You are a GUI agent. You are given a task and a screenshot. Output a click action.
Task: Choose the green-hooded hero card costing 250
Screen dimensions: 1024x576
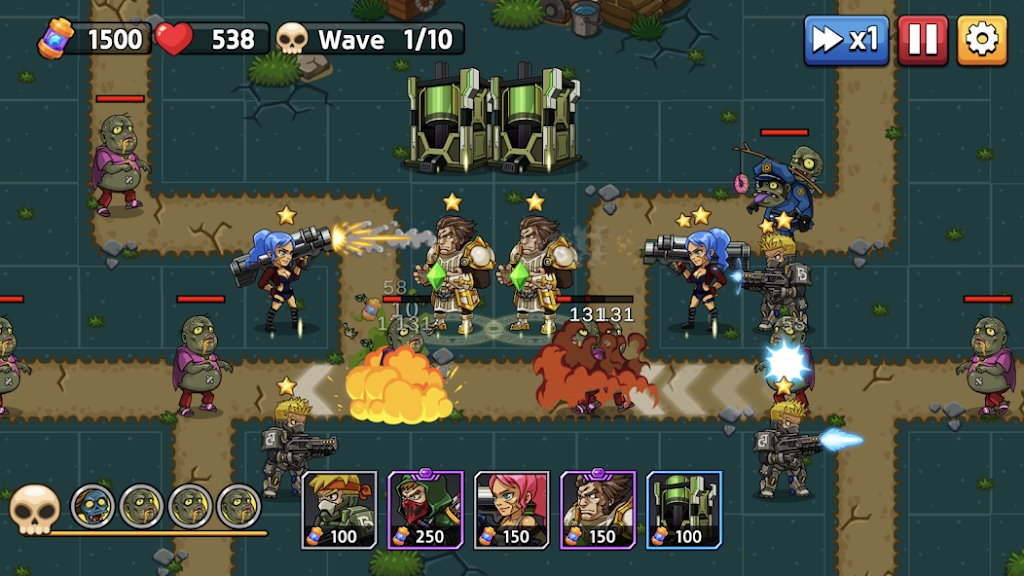point(426,510)
